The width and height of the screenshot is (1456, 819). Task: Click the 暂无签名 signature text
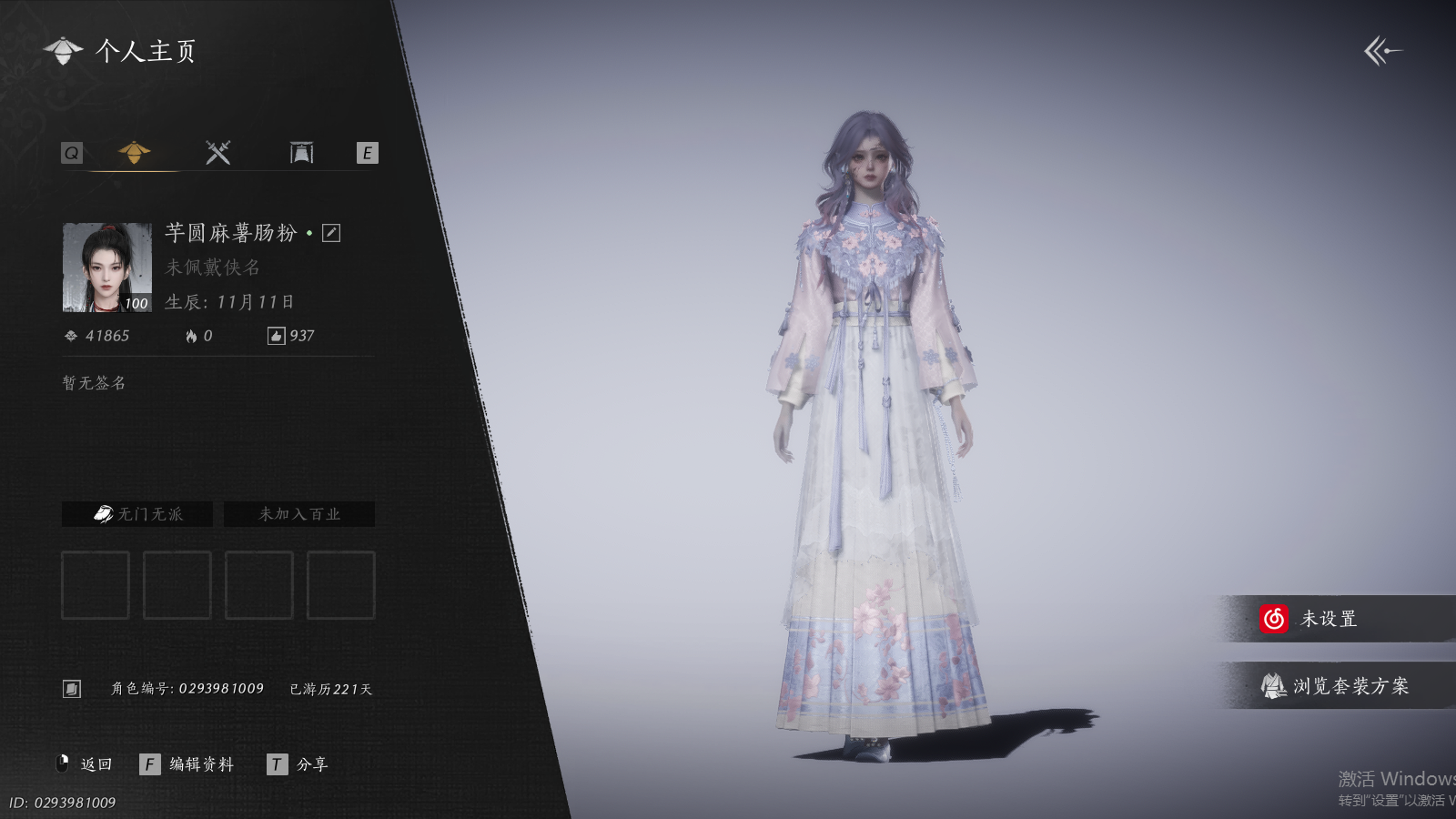pos(94,383)
